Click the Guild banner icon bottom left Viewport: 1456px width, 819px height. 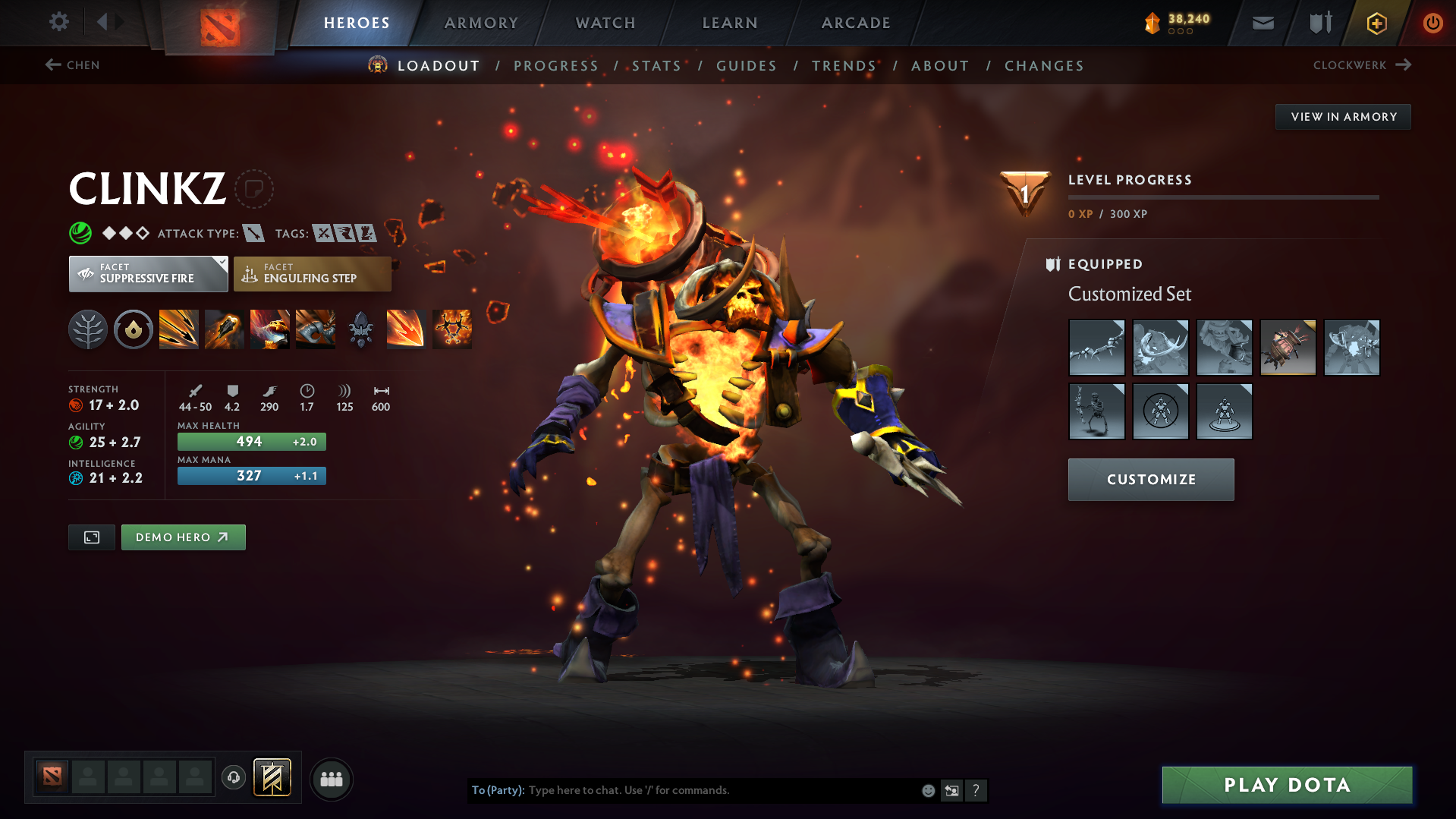tap(272, 777)
